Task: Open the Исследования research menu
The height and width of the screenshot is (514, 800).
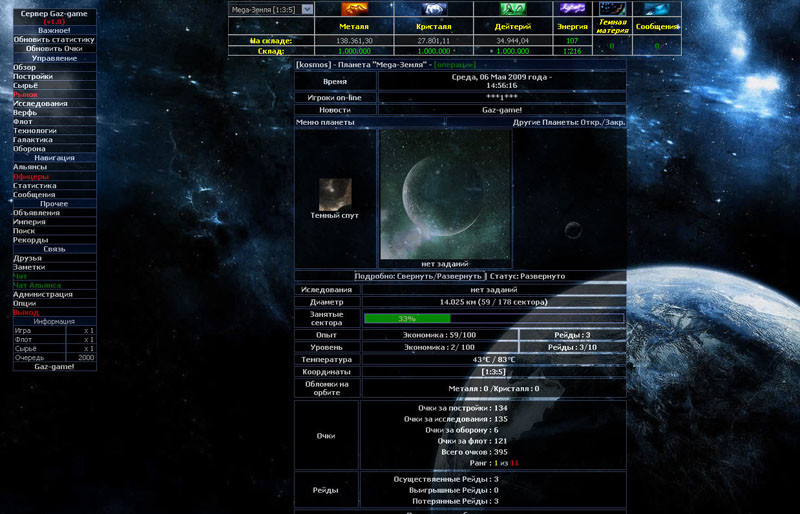Action: pyautogui.click(x=40, y=103)
